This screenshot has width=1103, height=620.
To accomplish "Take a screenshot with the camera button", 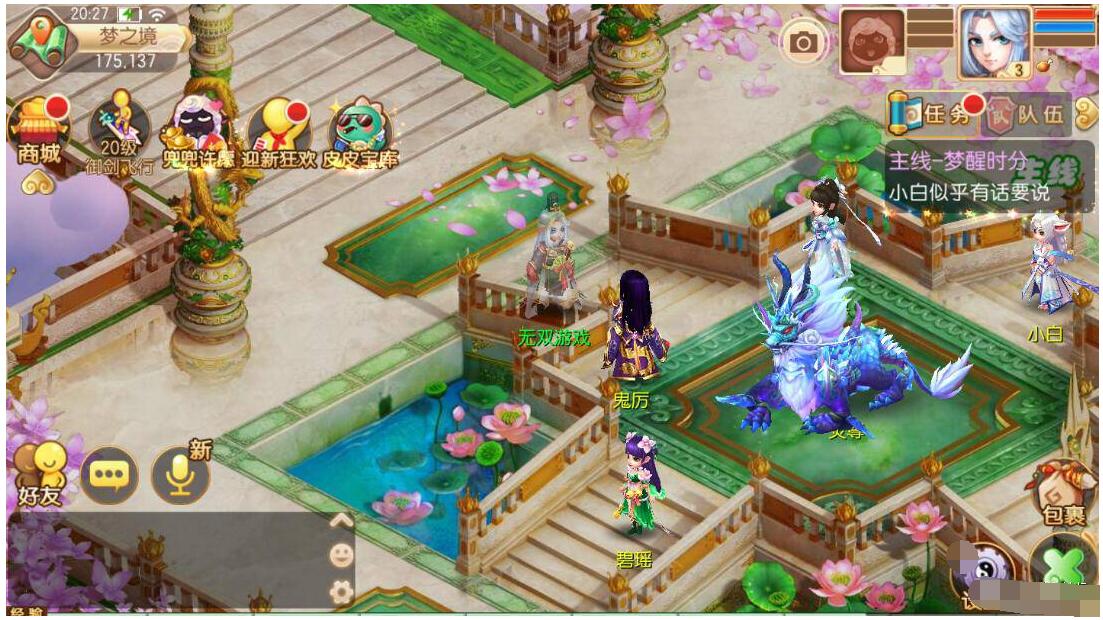I will (x=802, y=42).
